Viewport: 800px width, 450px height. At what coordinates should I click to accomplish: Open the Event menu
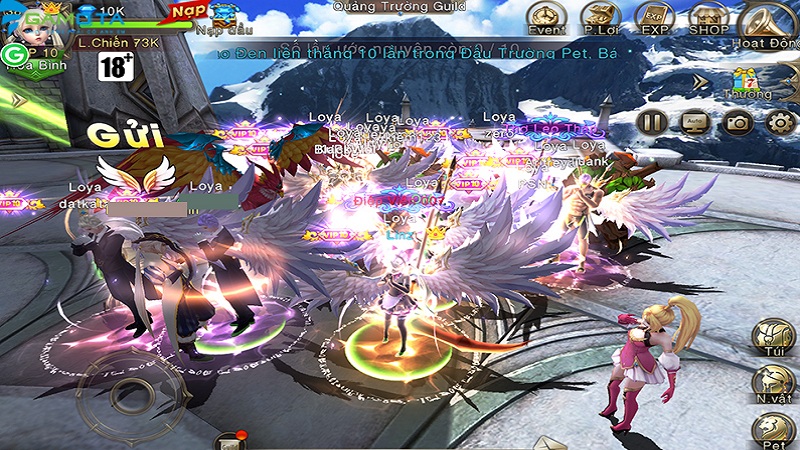pyautogui.click(x=547, y=17)
